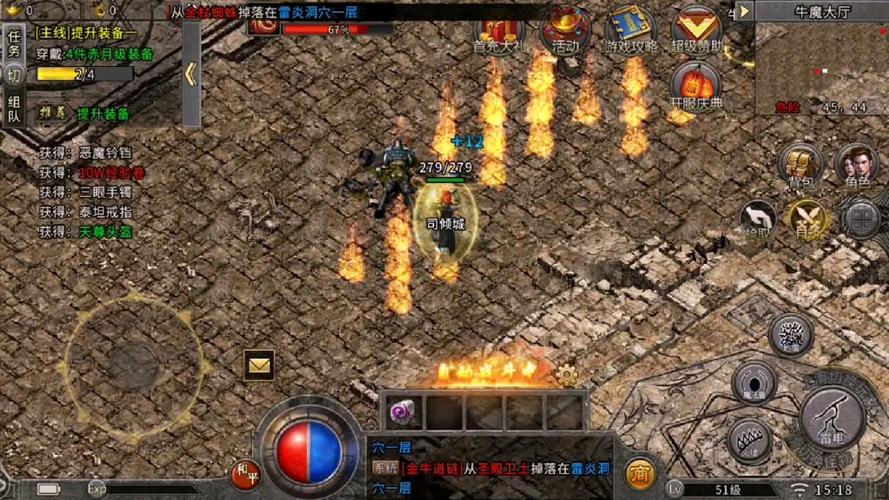889x500 pixels.
Task: Collapse the minimap with the arrow button
Action: [743, 11]
